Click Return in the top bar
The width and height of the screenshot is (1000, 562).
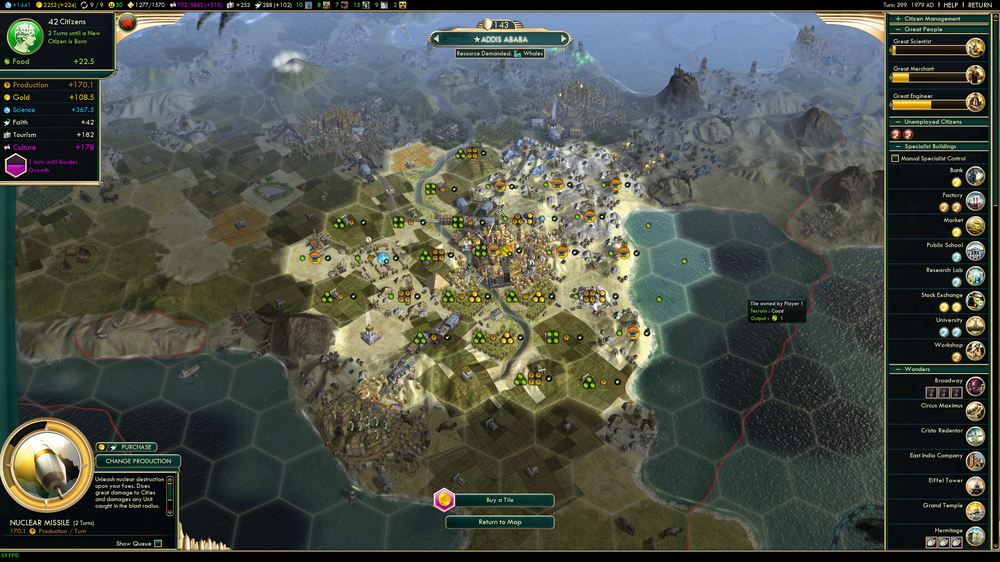[x=979, y=5]
